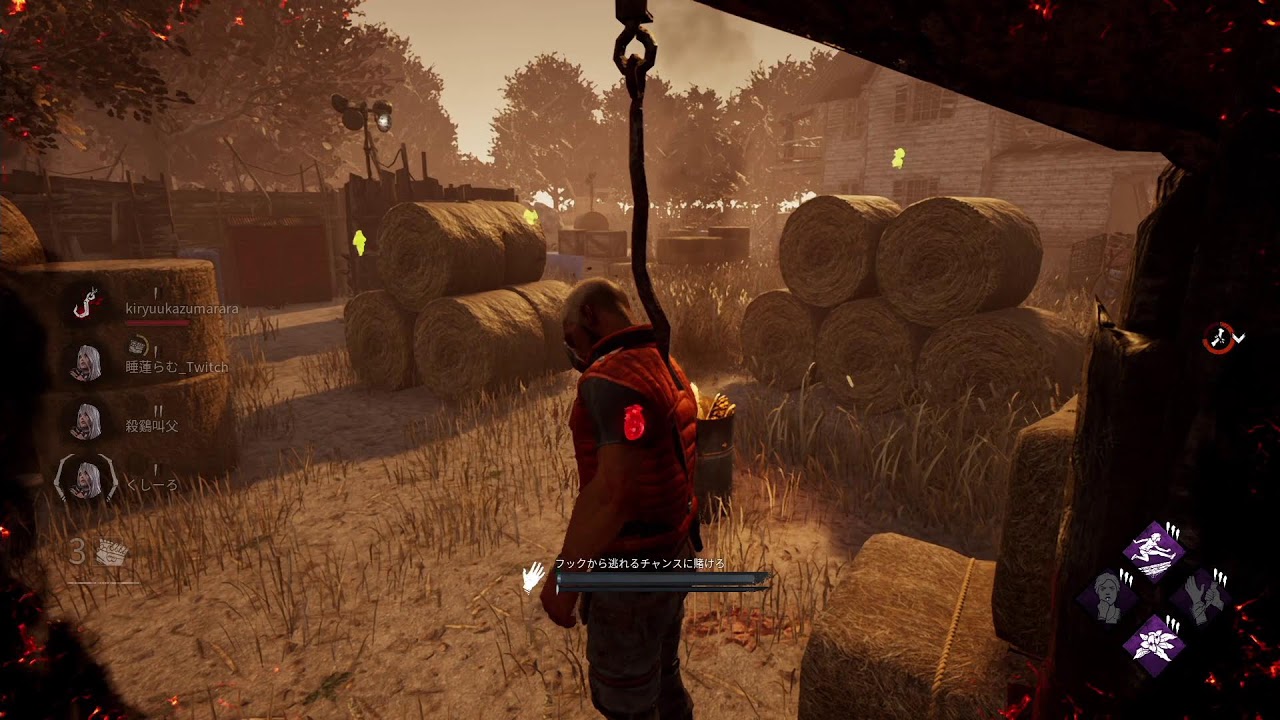The height and width of the screenshot is (720, 1280).
Task: Select the running-figure perk icon
Action: point(1154,551)
